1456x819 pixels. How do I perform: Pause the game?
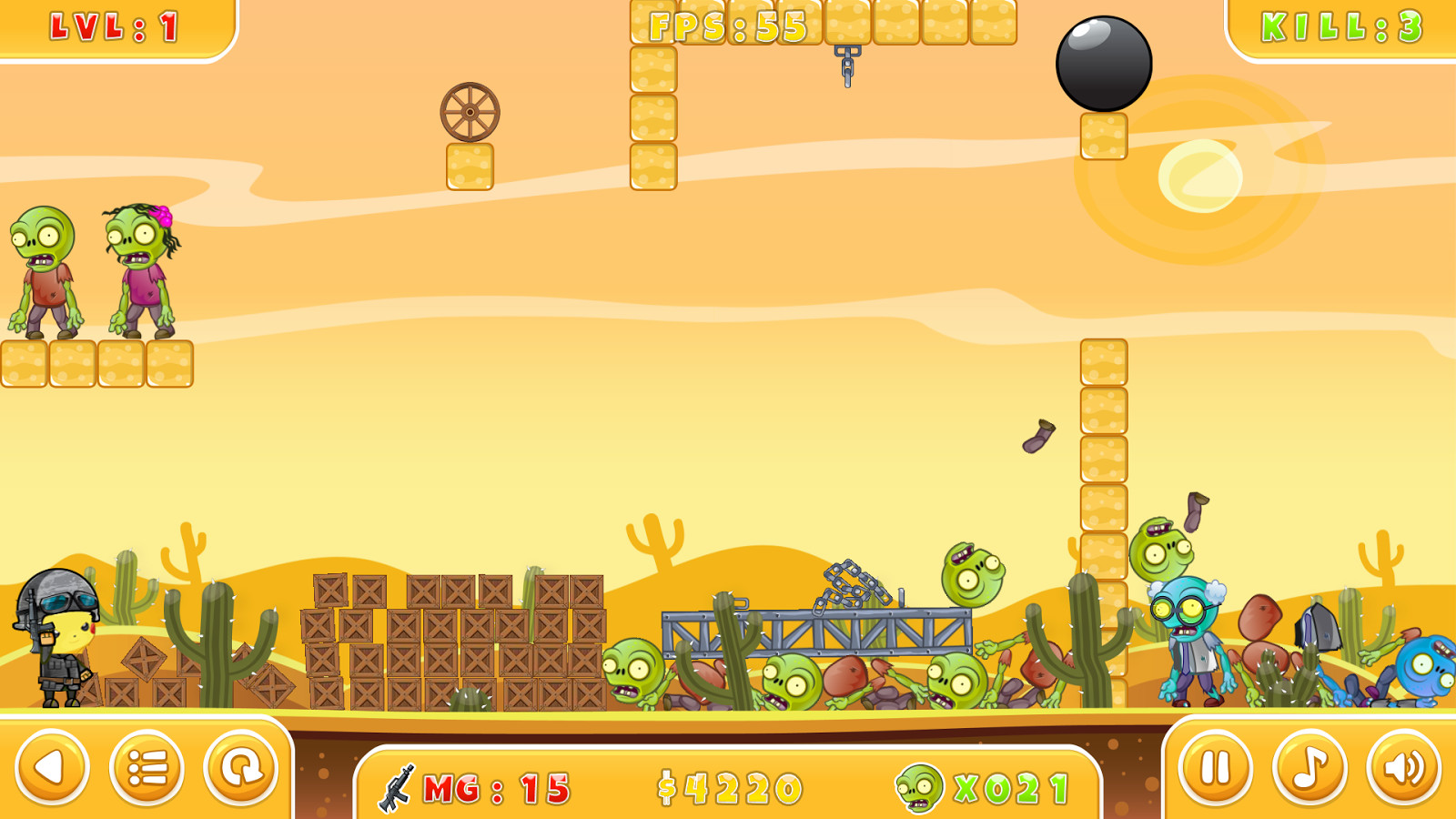pos(1216,768)
